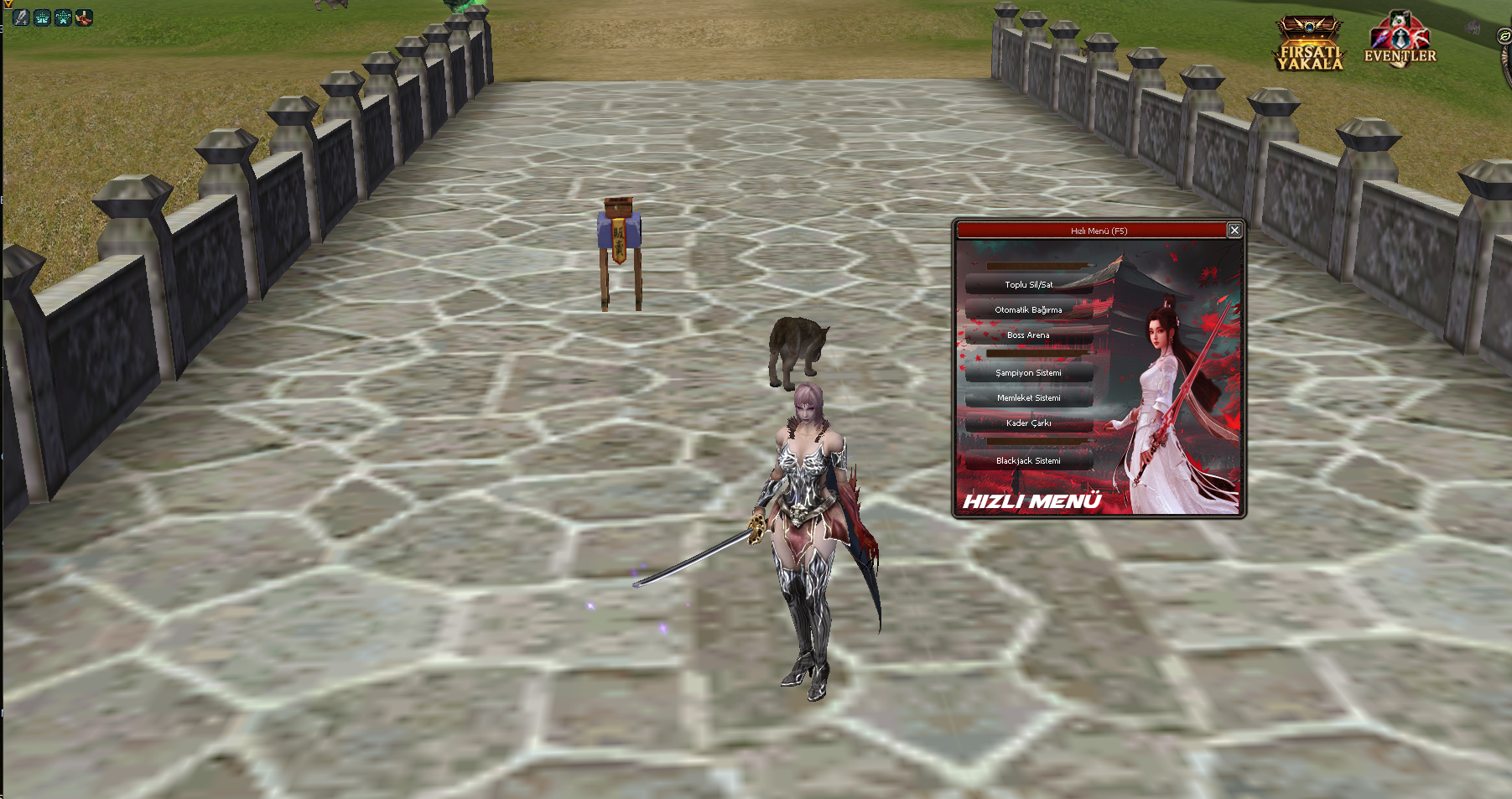Screen dimensions: 1512x799
Task: Close the Hızlı Menü window
Action: point(1234,231)
